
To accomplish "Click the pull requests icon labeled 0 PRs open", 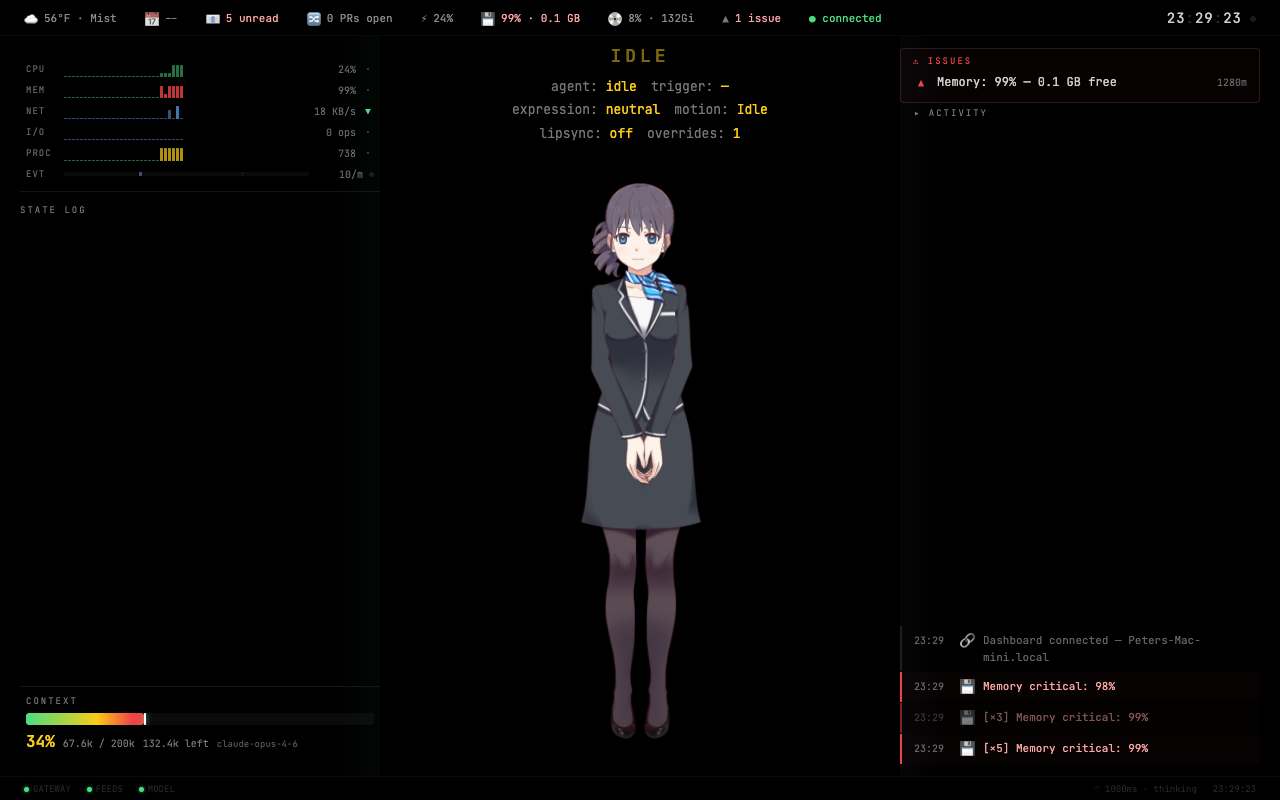I will tap(313, 18).
